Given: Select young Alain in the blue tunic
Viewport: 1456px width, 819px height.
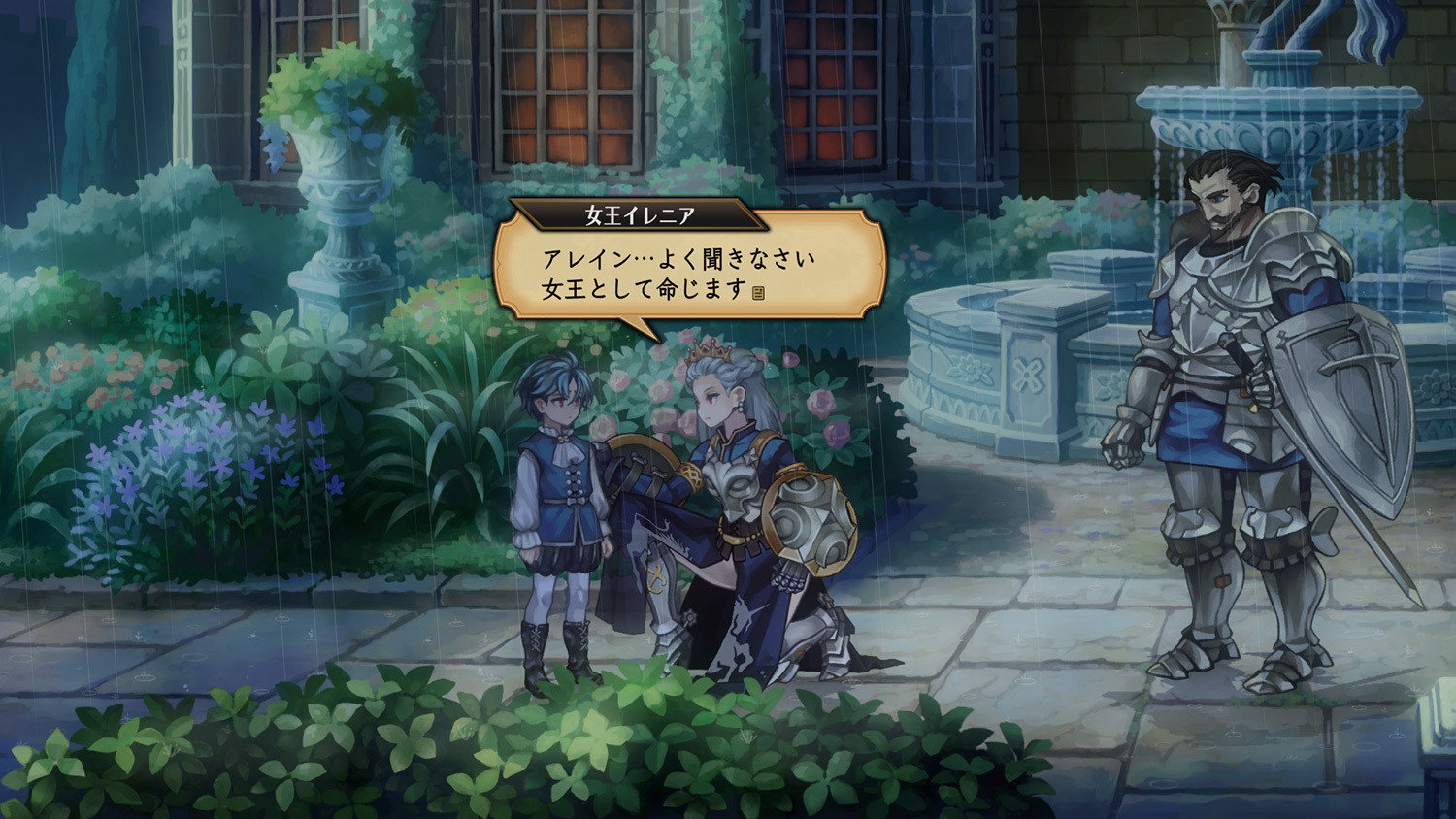Looking at the screenshot, I should coord(558,475).
